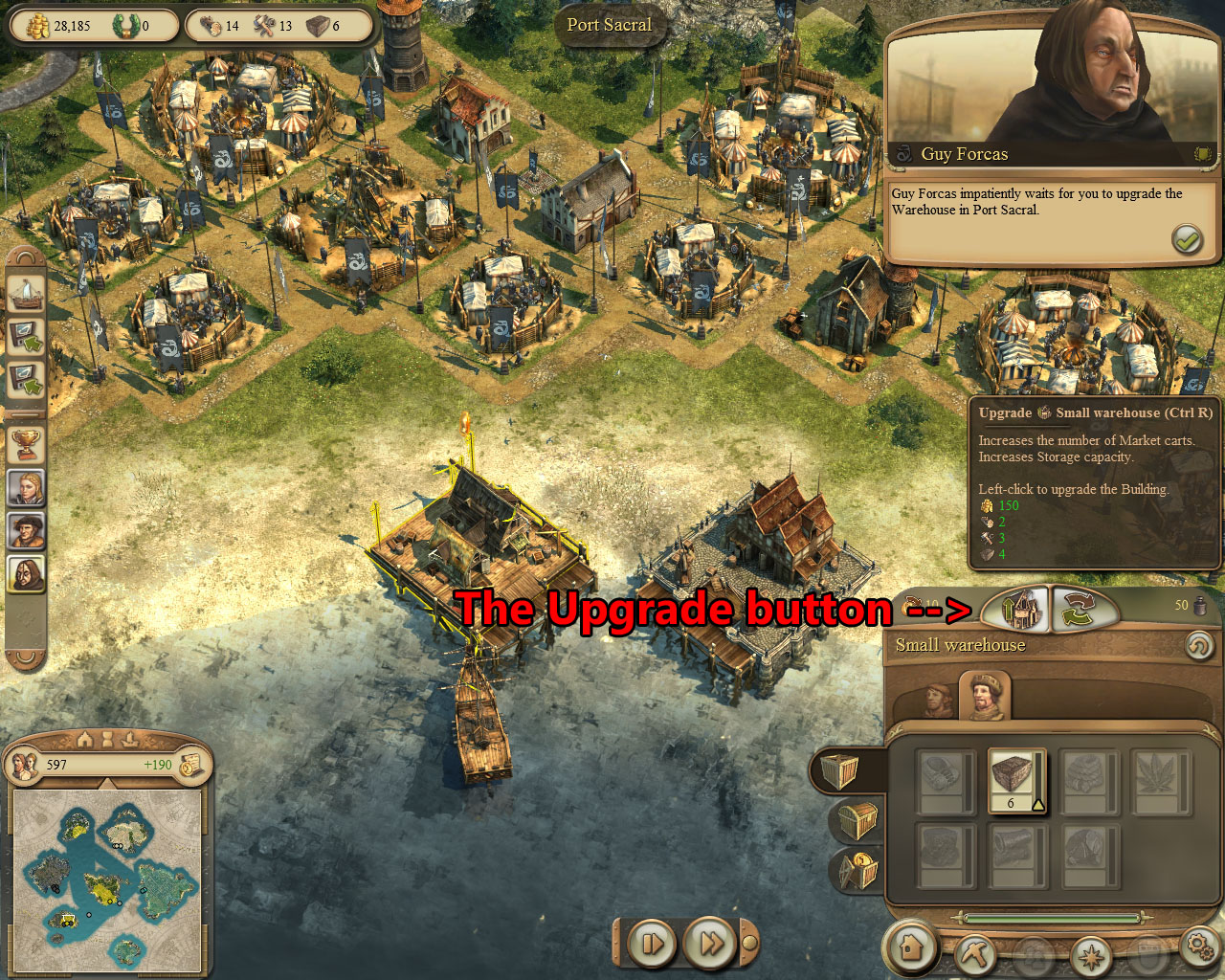
Task: Open the crate with coin trade tab
Action: [857, 869]
